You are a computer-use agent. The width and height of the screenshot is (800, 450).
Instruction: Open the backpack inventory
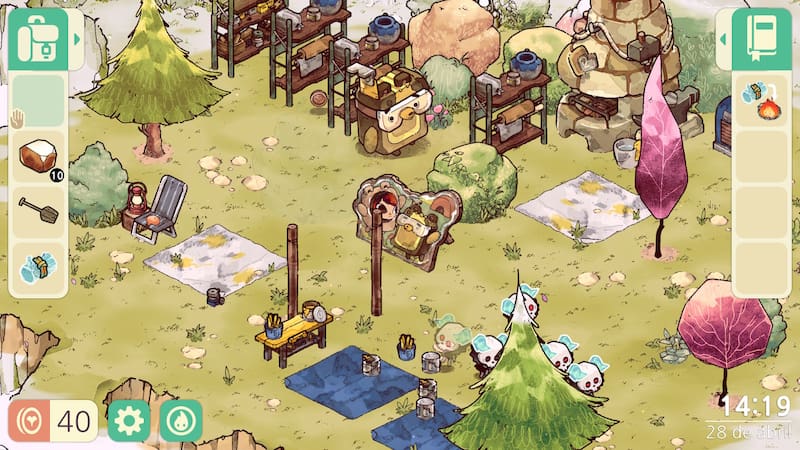coord(38,41)
